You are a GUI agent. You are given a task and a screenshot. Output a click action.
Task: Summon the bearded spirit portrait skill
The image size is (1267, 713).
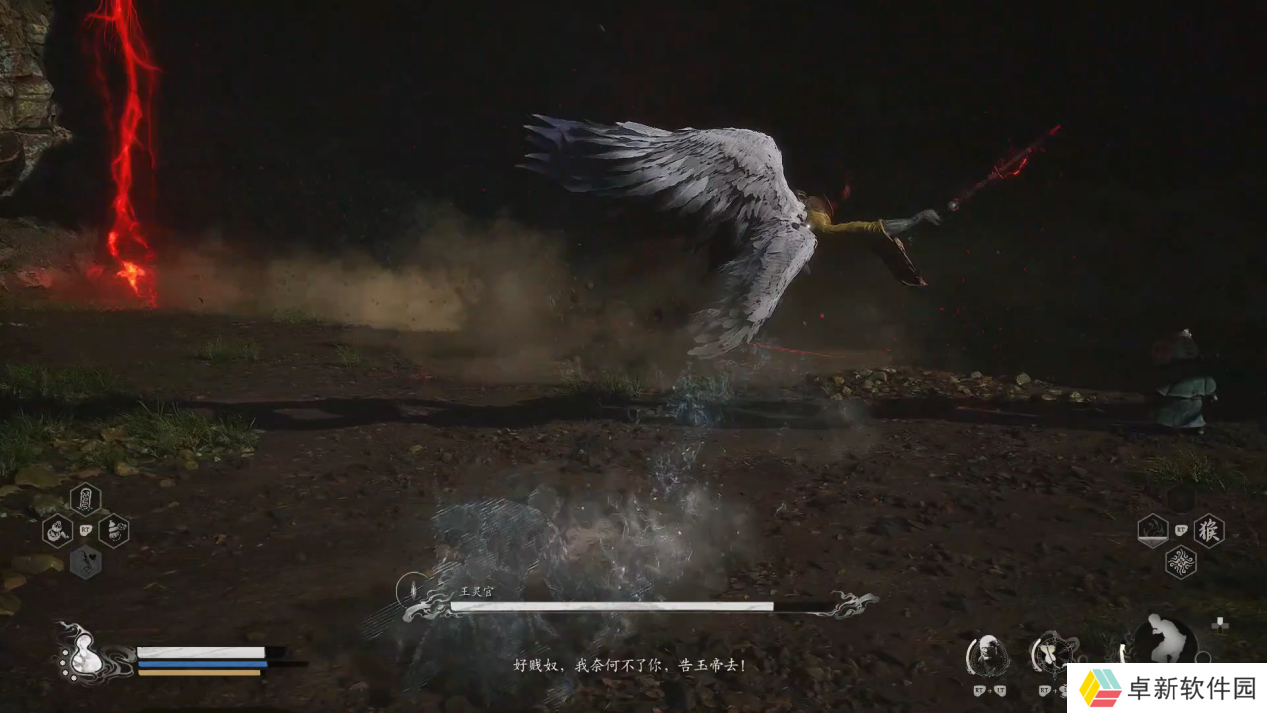987,656
